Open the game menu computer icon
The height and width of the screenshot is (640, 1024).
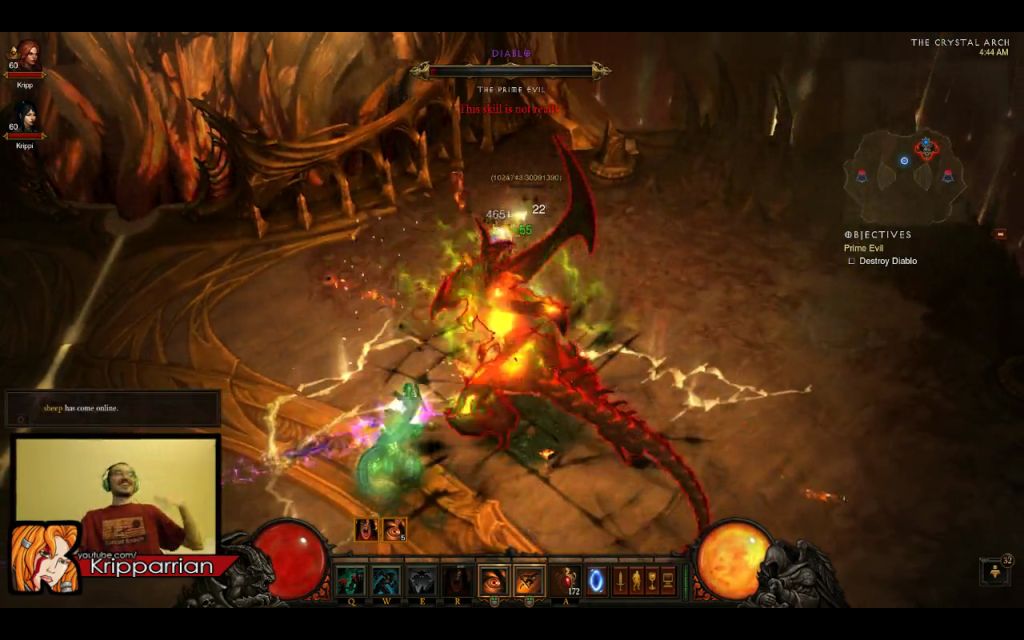click(x=668, y=580)
